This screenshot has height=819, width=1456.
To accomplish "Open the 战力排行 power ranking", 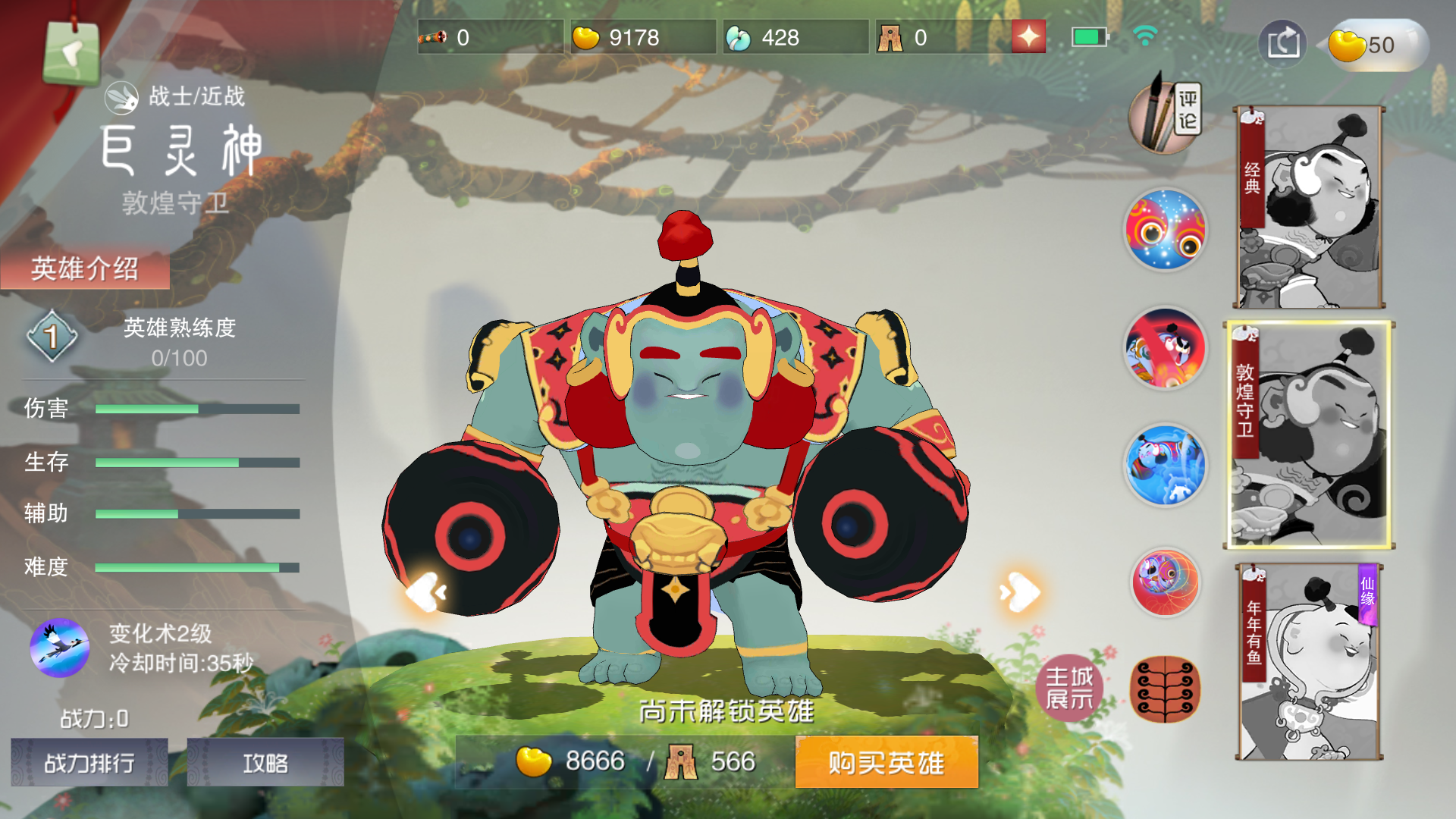I will point(89,764).
